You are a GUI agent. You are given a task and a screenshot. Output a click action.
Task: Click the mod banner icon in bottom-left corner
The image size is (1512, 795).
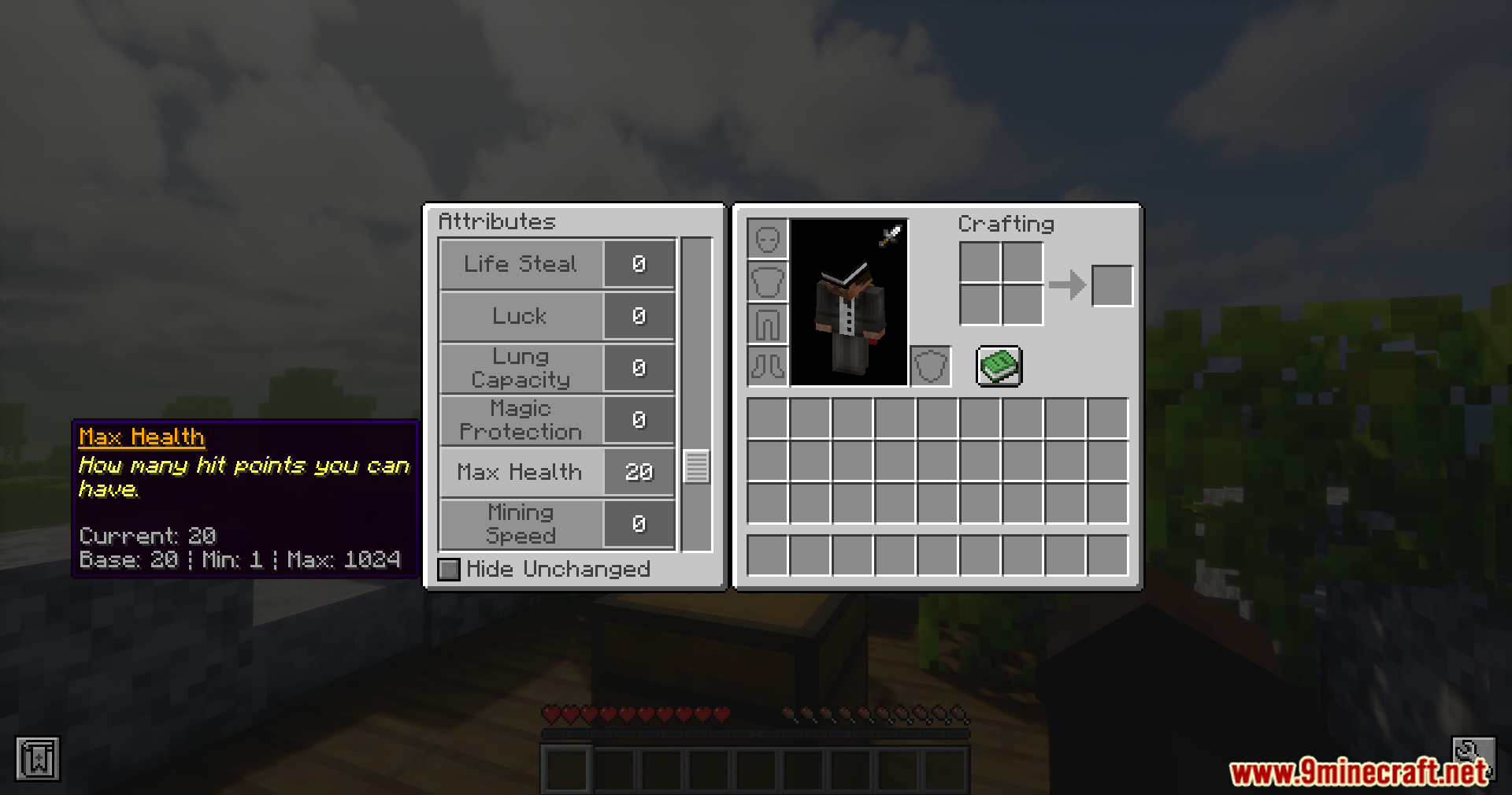pos(38,760)
